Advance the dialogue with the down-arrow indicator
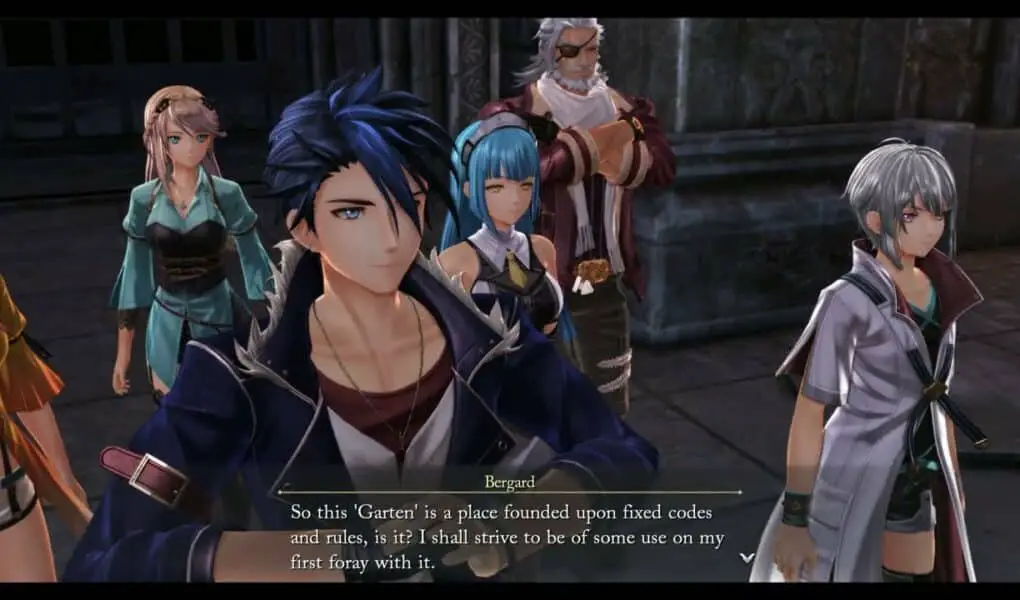1020x600 pixels. pyautogui.click(x=745, y=557)
